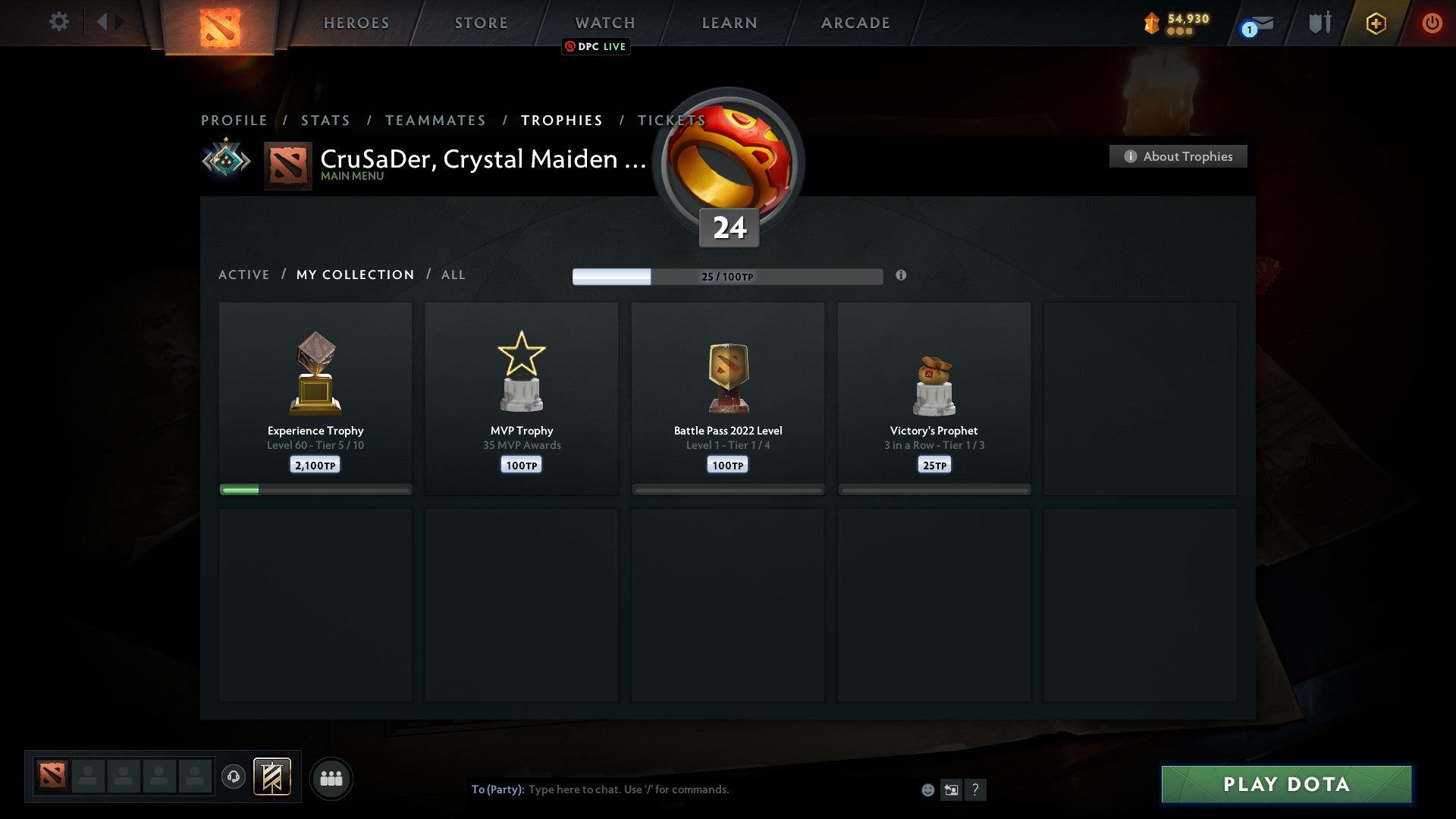1456x819 pixels.
Task: Toggle party voice chat headset icon
Action: 234,778
